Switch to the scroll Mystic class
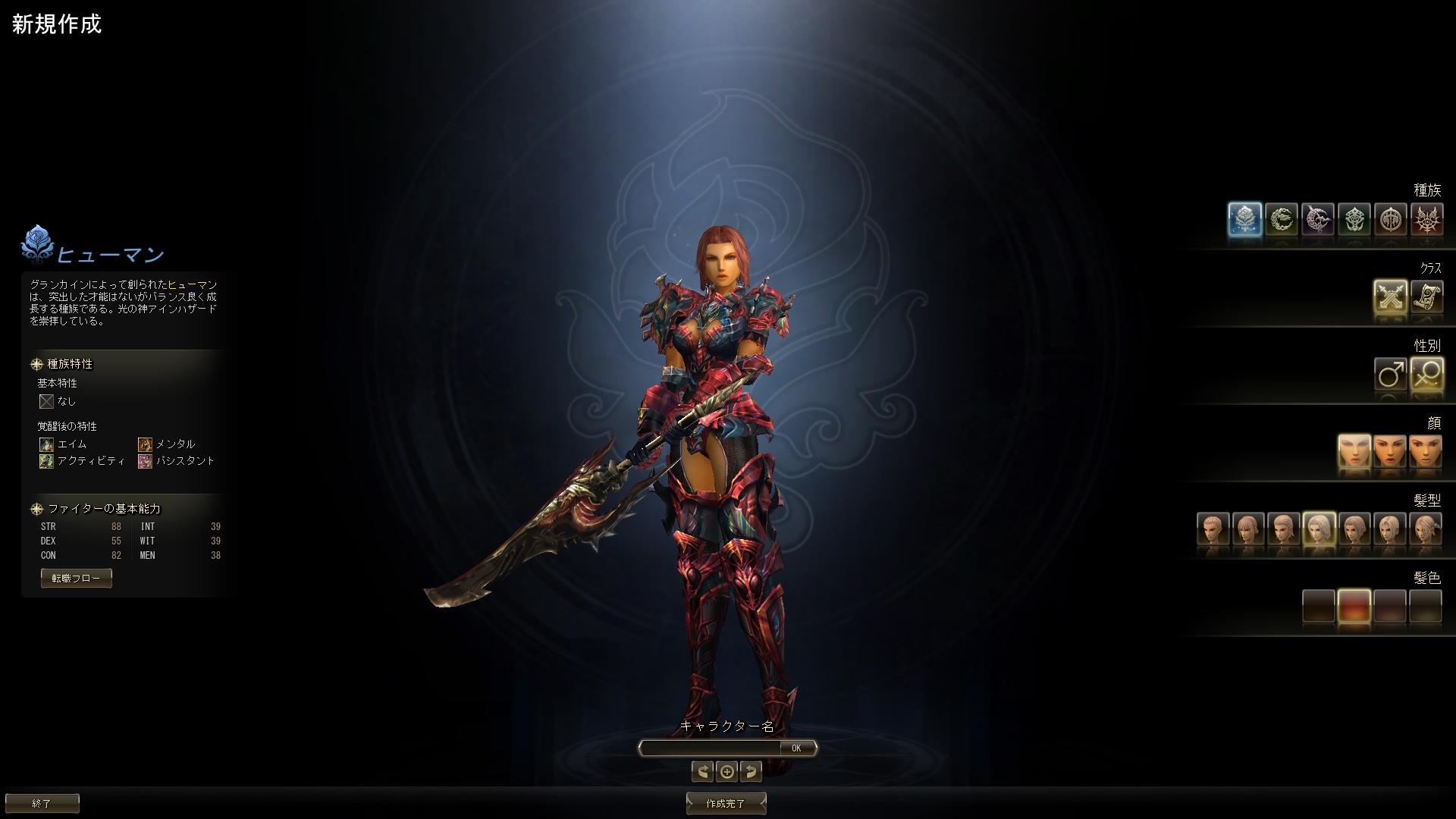Viewport: 1456px width, 819px height. point(1426,297)
